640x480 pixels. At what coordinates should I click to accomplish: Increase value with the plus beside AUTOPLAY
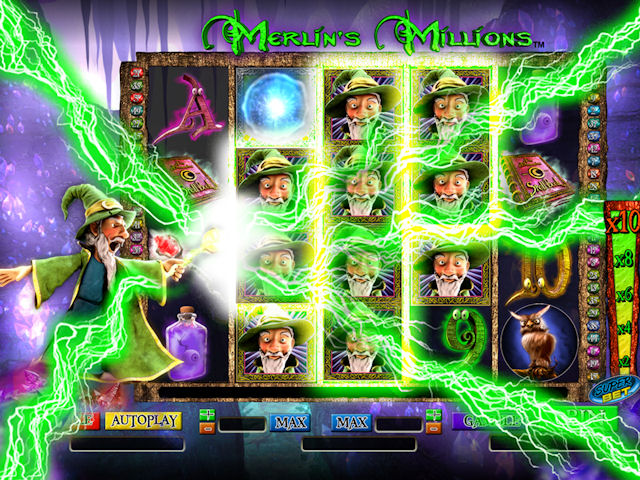pos(208,415)
